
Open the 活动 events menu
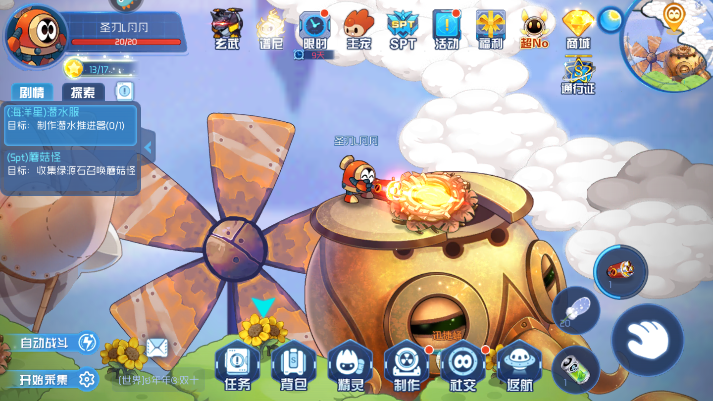446,29
